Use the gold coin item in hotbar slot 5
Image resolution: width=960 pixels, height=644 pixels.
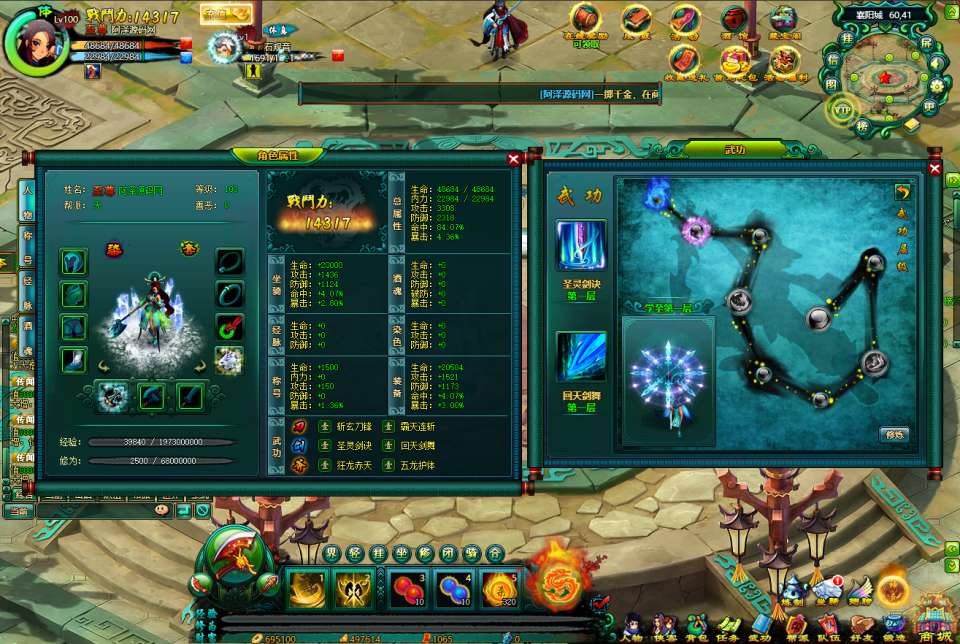coord(500,590)
